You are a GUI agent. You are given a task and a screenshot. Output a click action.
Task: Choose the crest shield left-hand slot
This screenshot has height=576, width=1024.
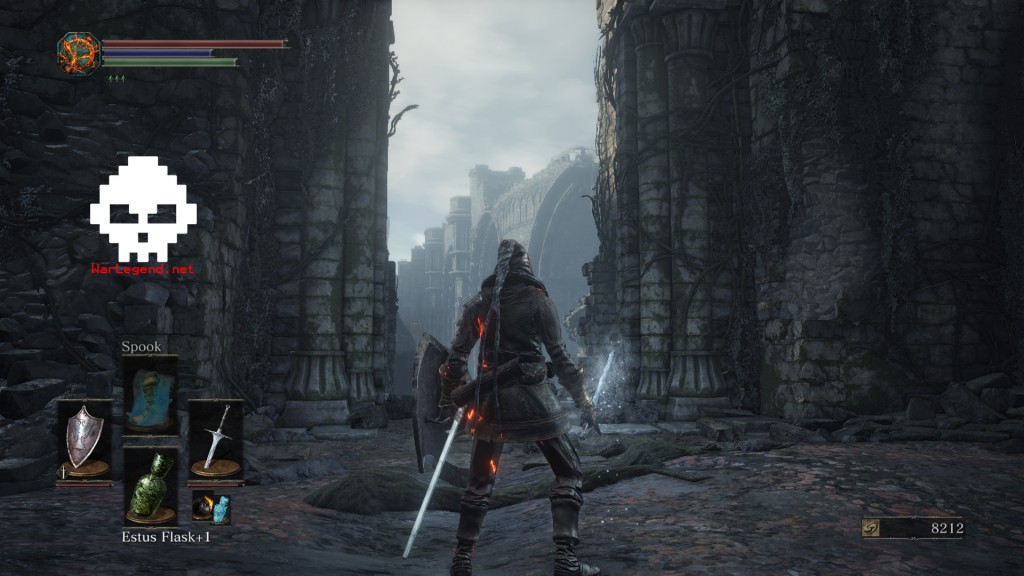coord(84,439)
